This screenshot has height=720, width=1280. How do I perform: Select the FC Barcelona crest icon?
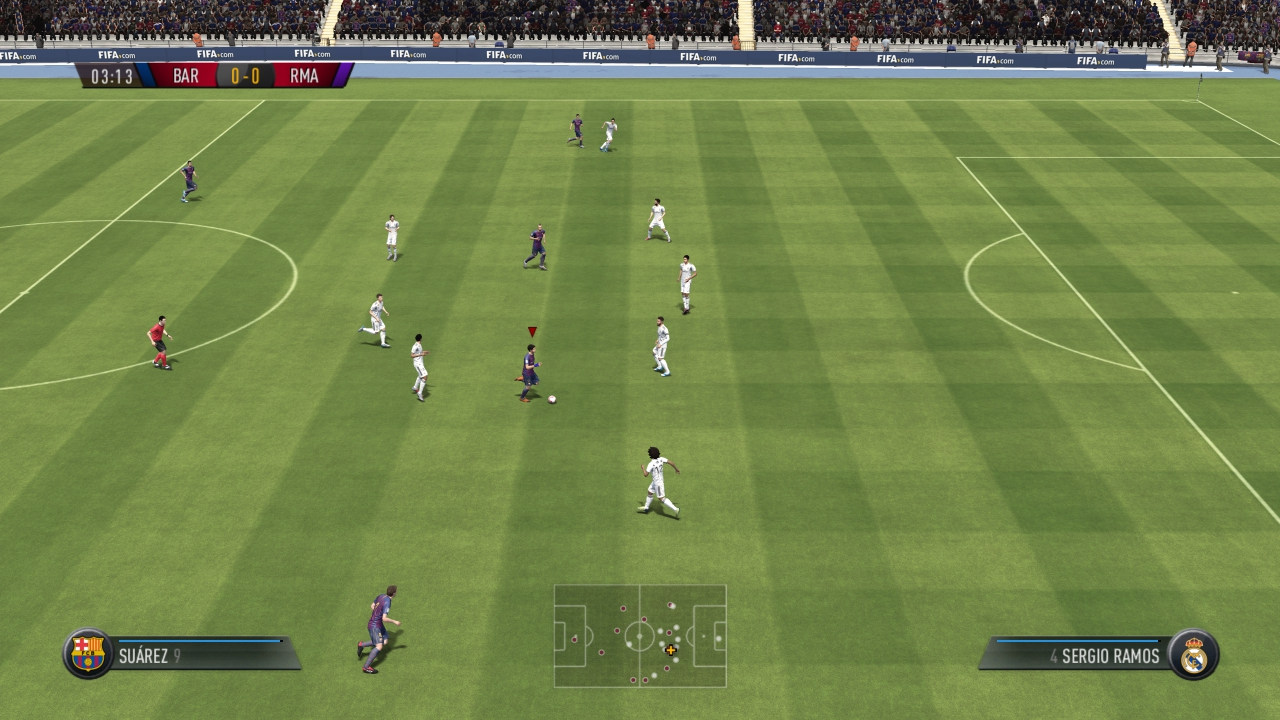point(88,654)
